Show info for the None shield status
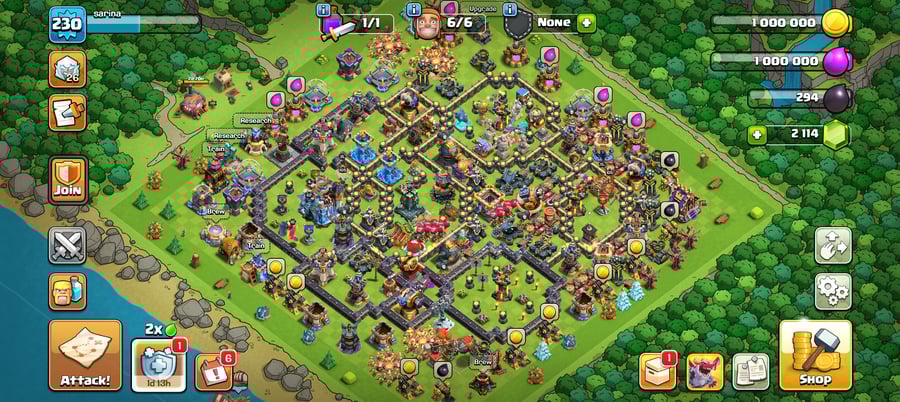This screenshot has width=900, height=402. 510,9
